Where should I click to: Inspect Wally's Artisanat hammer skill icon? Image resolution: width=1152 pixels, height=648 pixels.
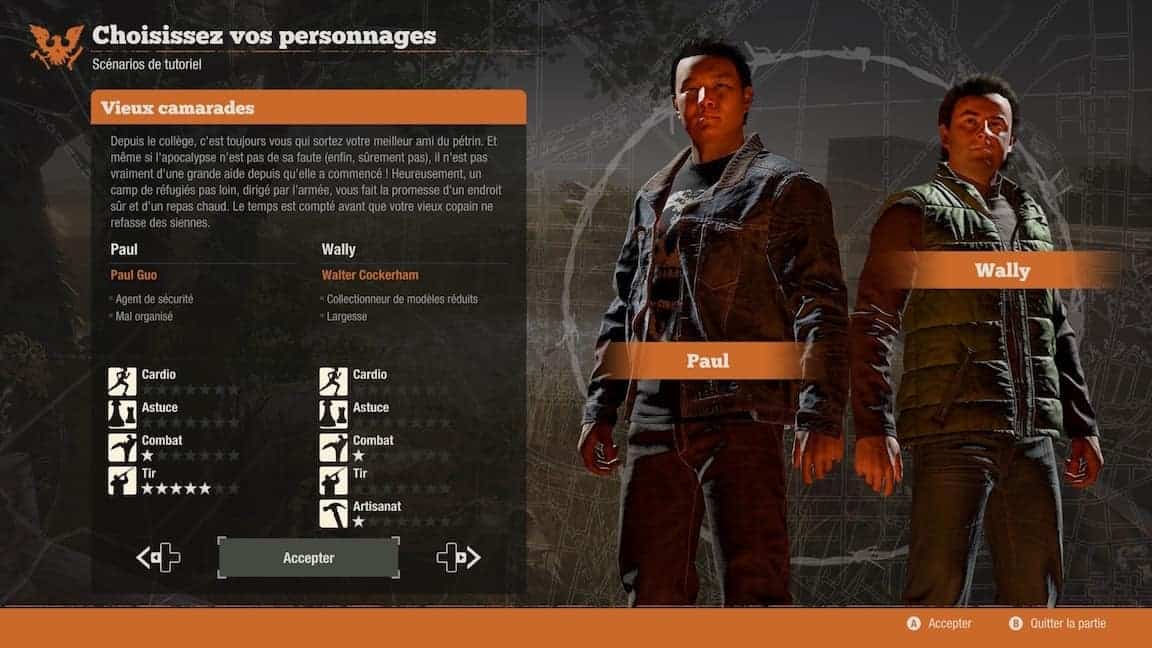click(x=333, y=513)
